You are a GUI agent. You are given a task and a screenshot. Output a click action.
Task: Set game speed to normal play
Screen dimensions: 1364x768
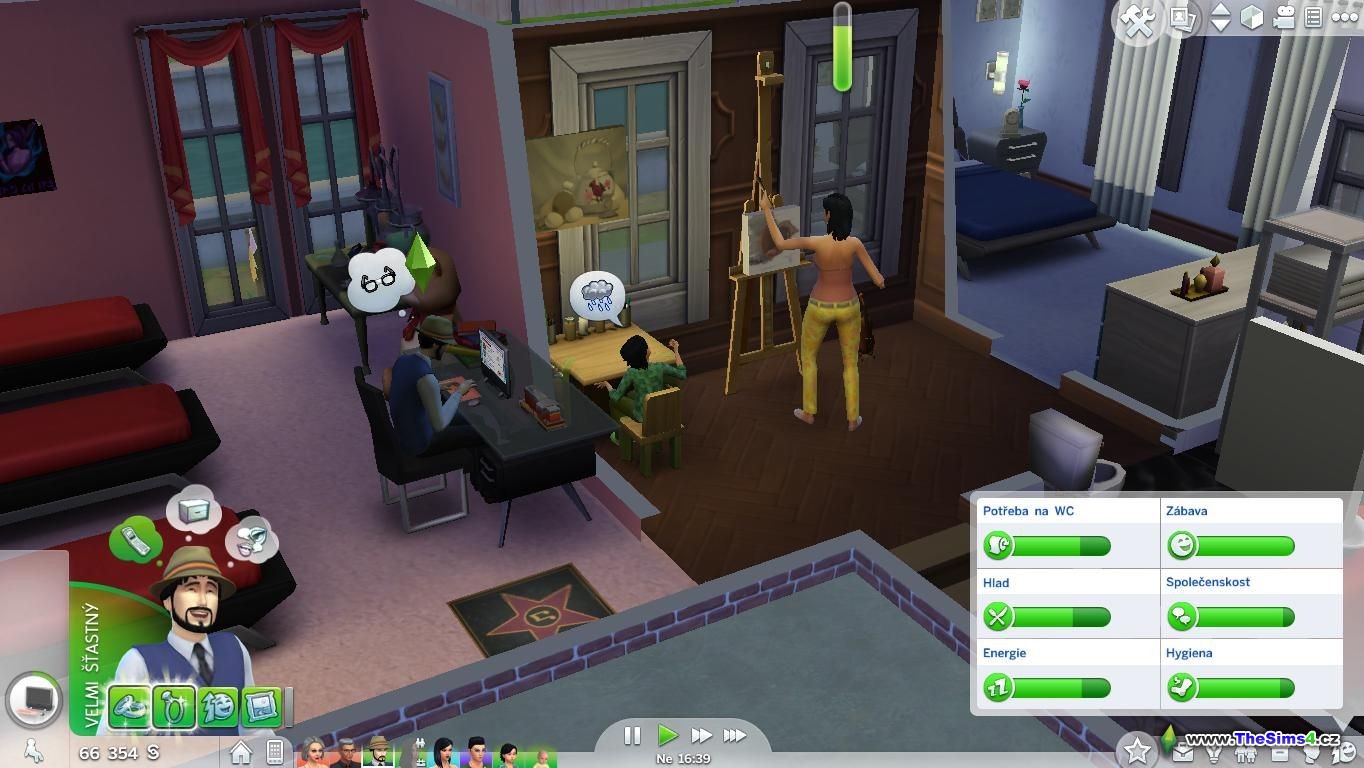[x=667, y=736]
